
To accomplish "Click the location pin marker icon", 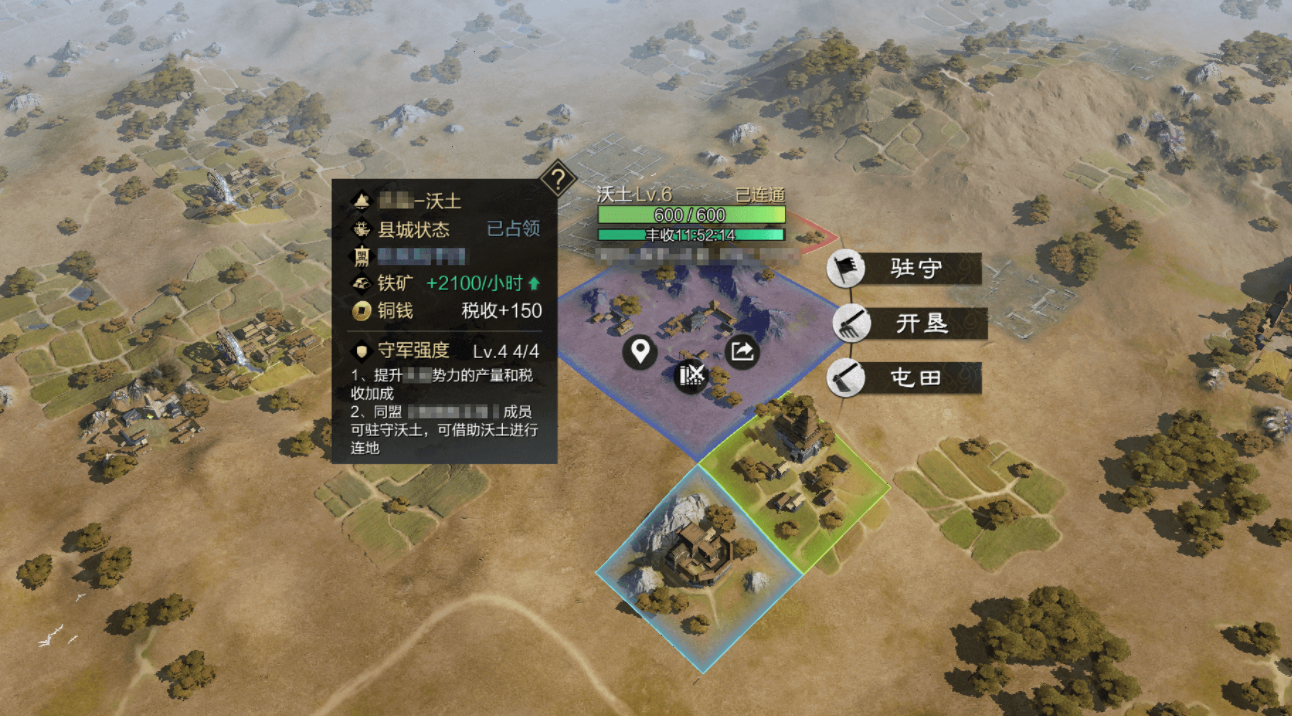I will [639, 351].
